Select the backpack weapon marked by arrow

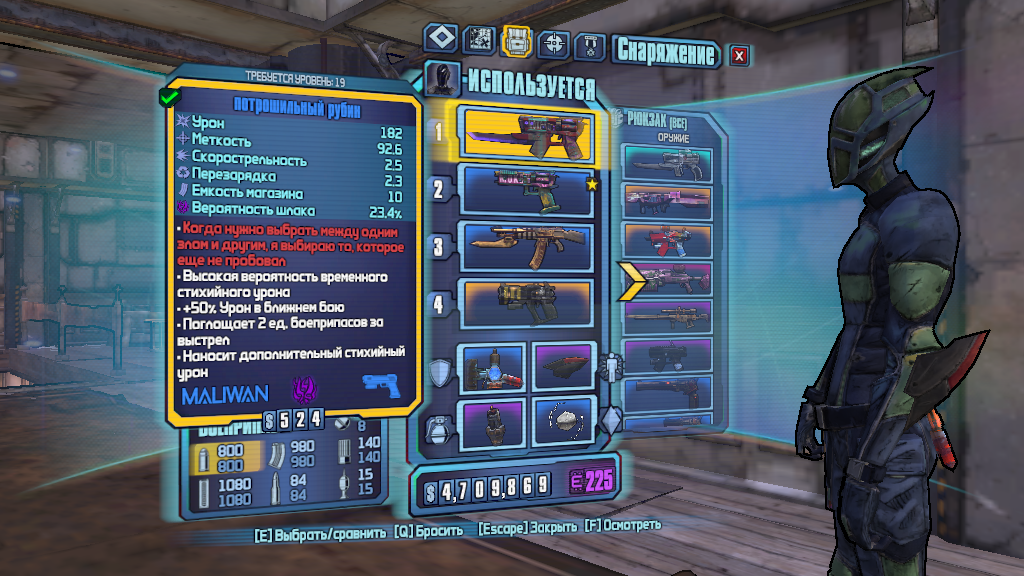point(670,280)
